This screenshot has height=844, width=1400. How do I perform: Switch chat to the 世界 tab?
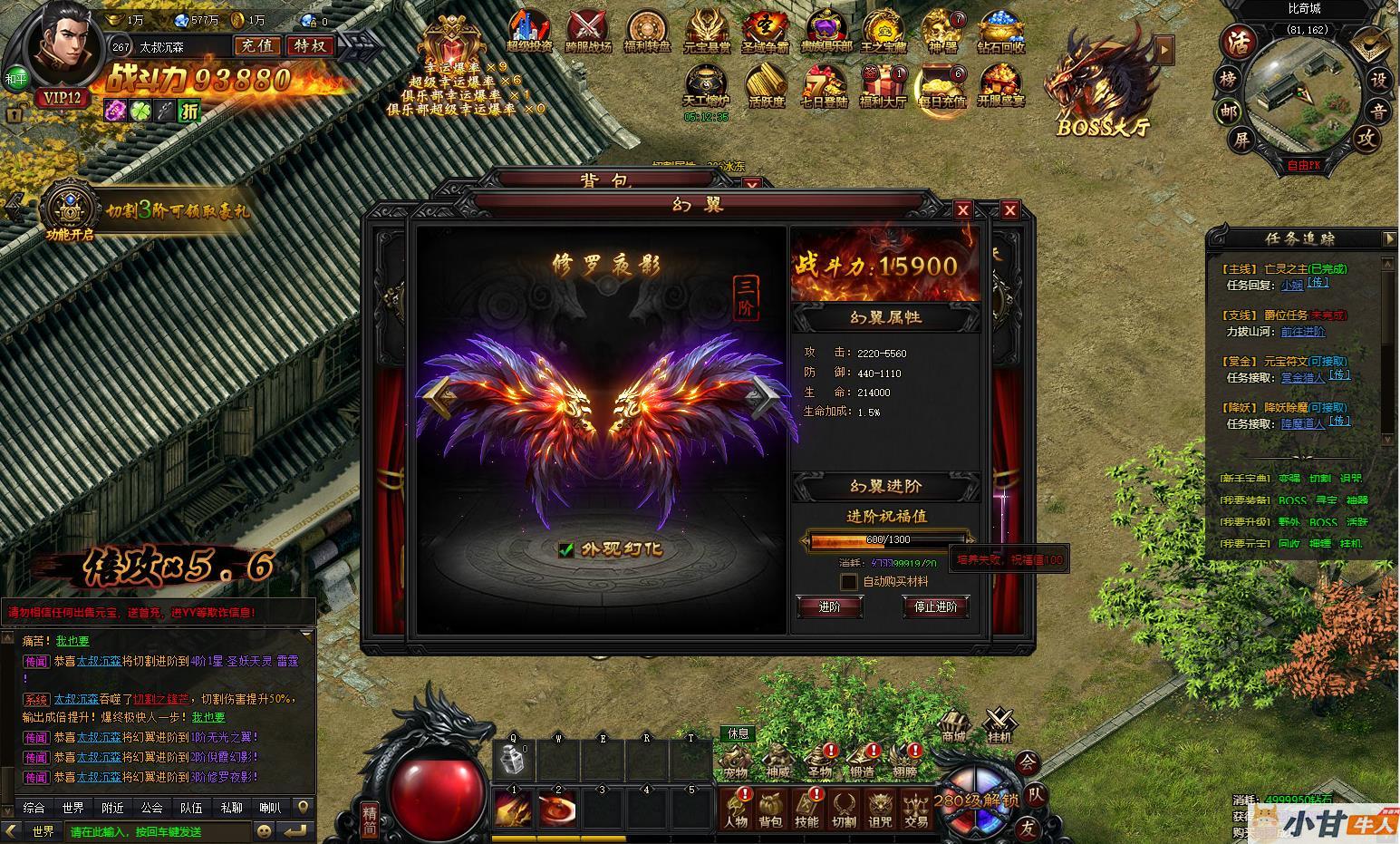click(73, 808)
